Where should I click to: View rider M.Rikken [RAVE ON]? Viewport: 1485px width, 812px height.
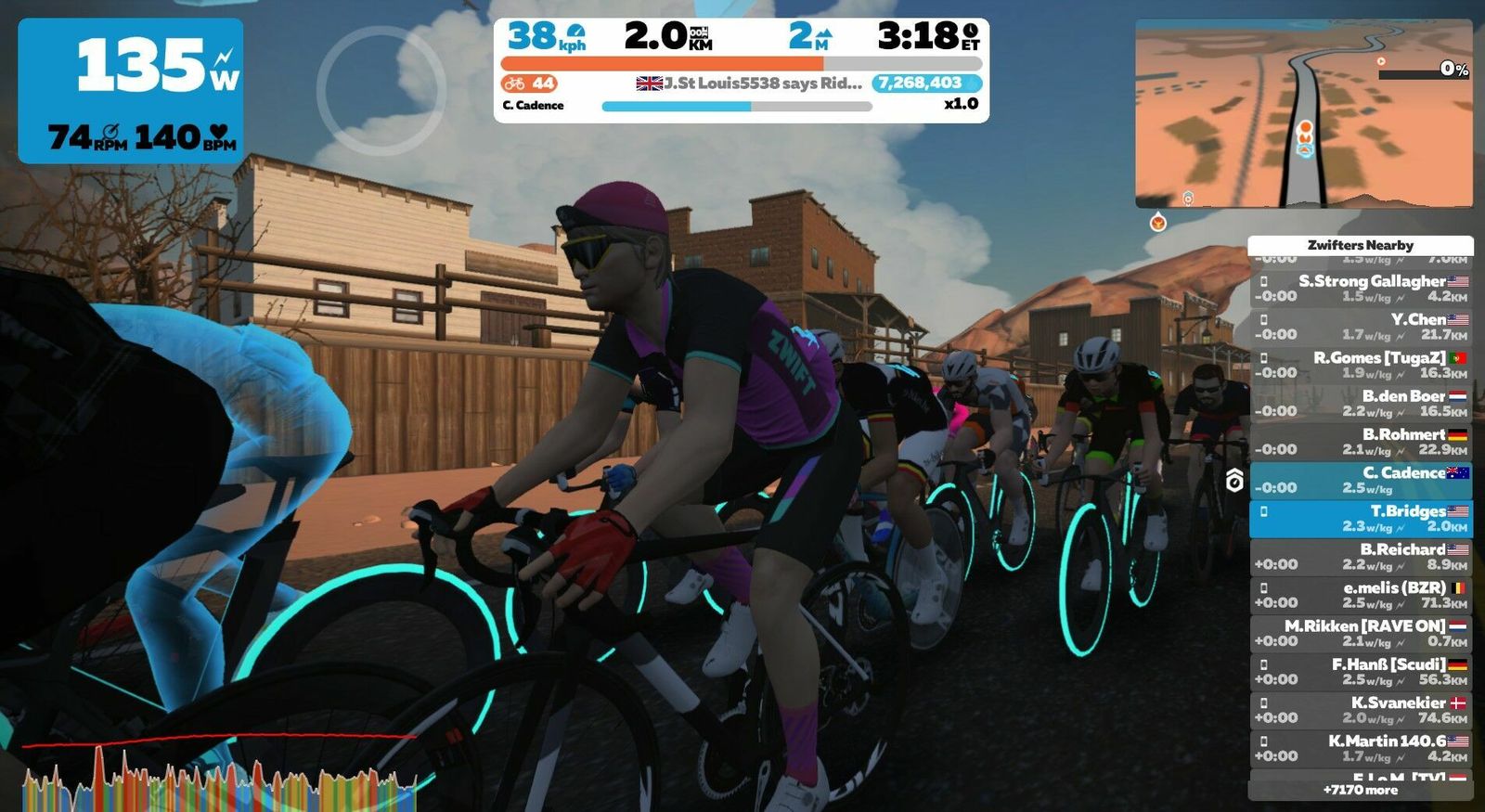(1360, 633)
